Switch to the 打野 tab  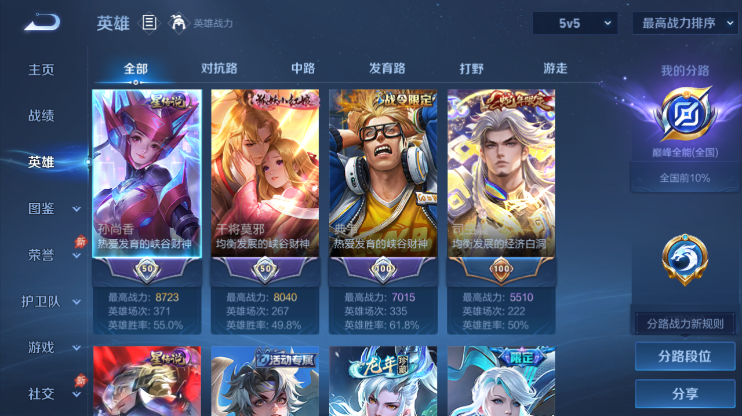tap(471, 69)
